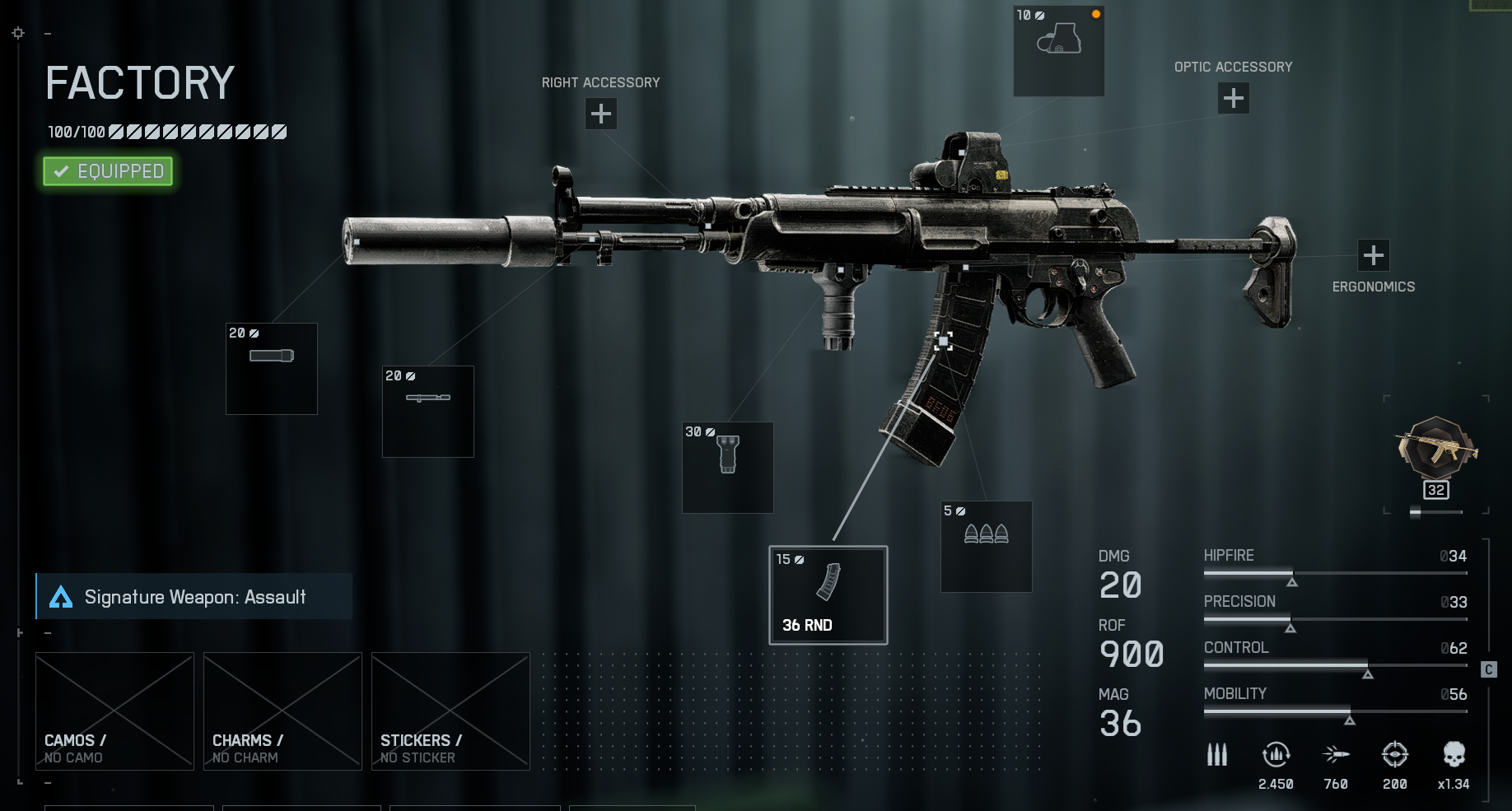Select the ammunition type attachment slot
This screenshot has height=811, width=1512.
point(986,546)
